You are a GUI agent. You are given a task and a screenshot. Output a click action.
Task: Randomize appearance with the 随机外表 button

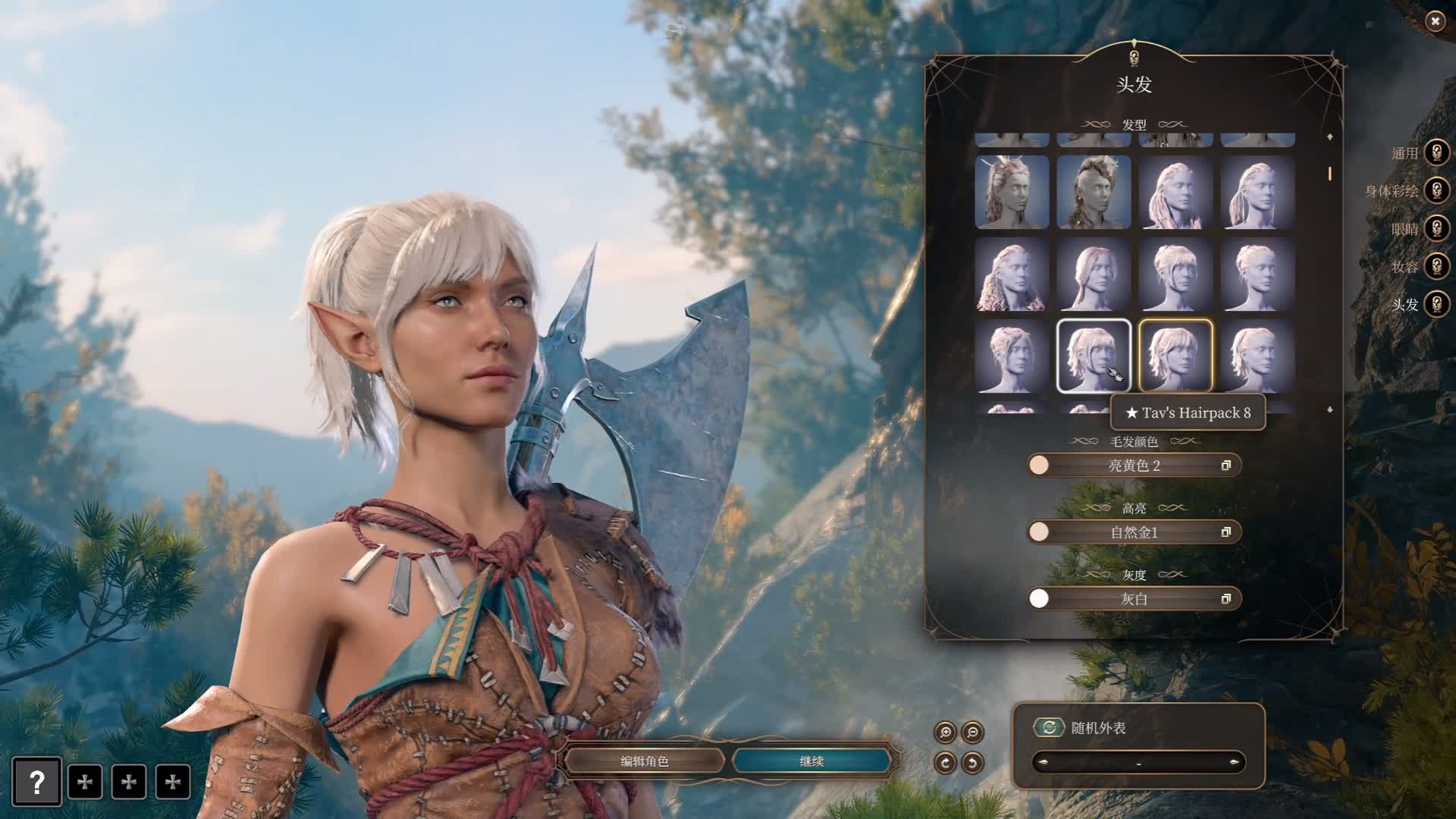coord(1049,727)
